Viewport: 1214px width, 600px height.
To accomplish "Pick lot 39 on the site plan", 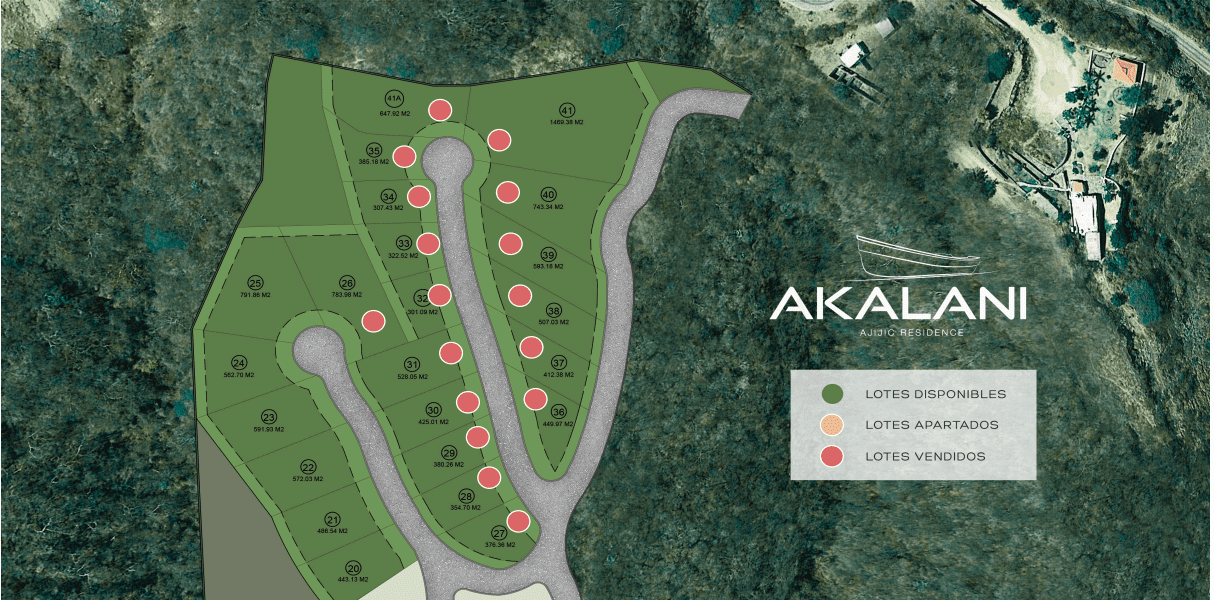I will coord(547,253).
